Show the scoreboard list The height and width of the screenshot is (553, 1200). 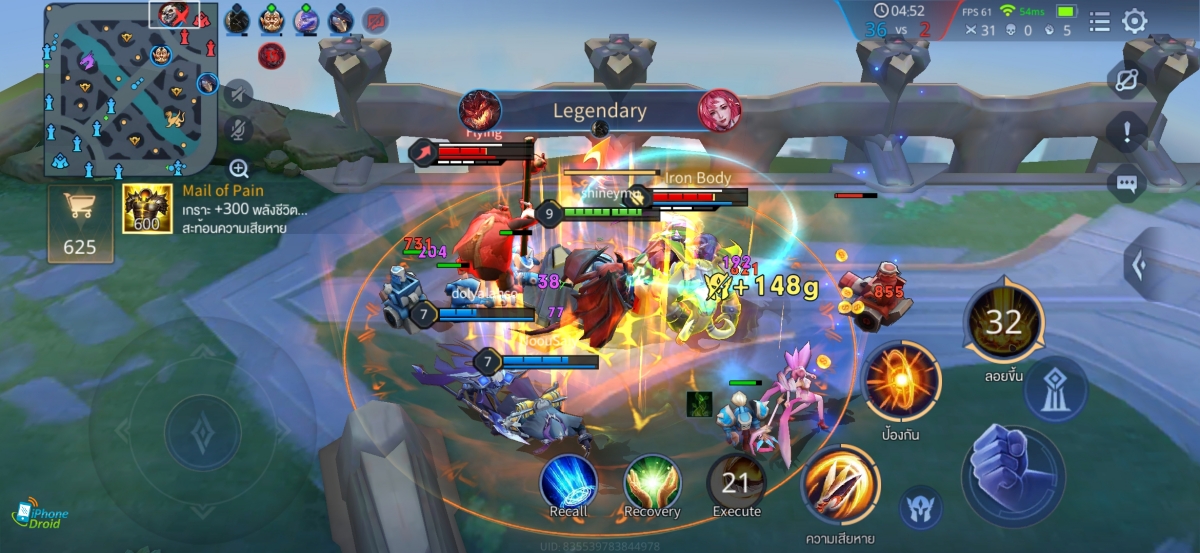click(x=1099, y=21)
